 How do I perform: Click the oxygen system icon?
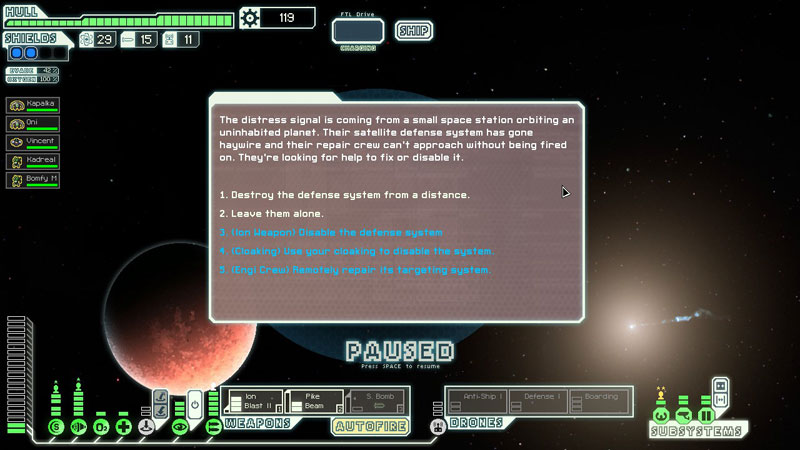99,427
